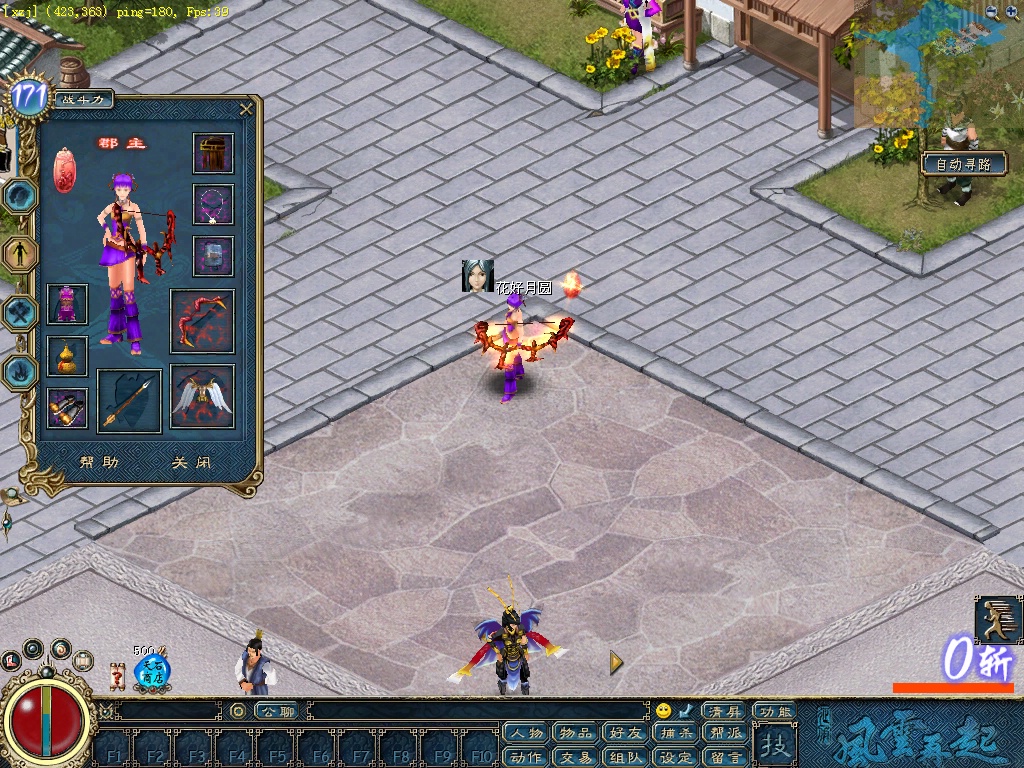Open the 好友 friends list
This screenshot has height=768, width=1024.
coord(627,733)
